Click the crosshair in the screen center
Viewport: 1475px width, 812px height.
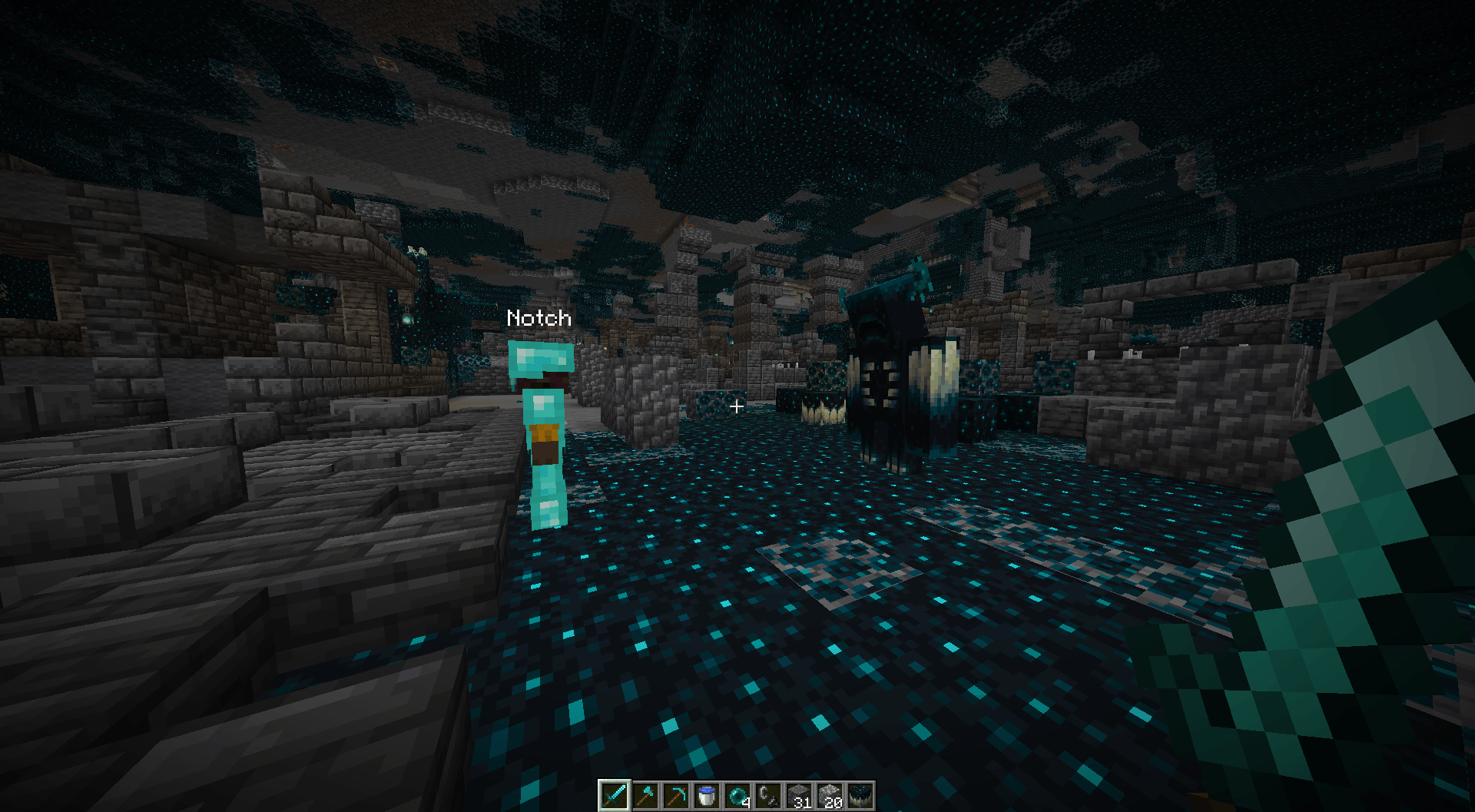pyautogui.click(x=735, y=408)
